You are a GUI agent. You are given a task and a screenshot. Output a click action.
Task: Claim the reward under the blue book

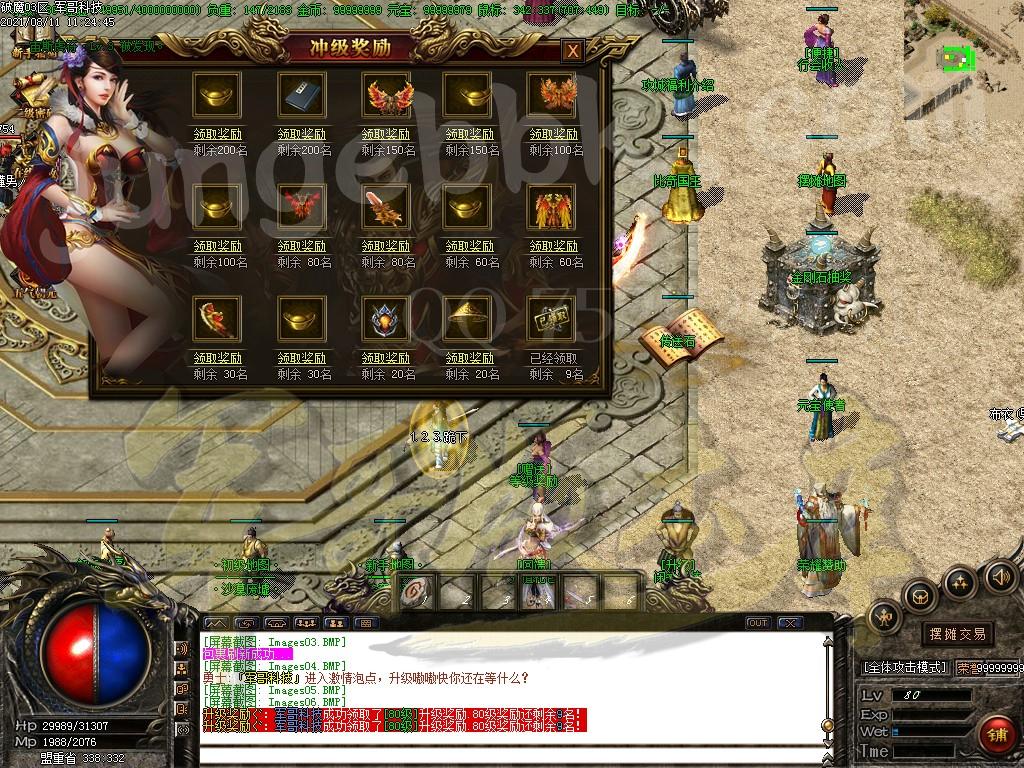301,135
